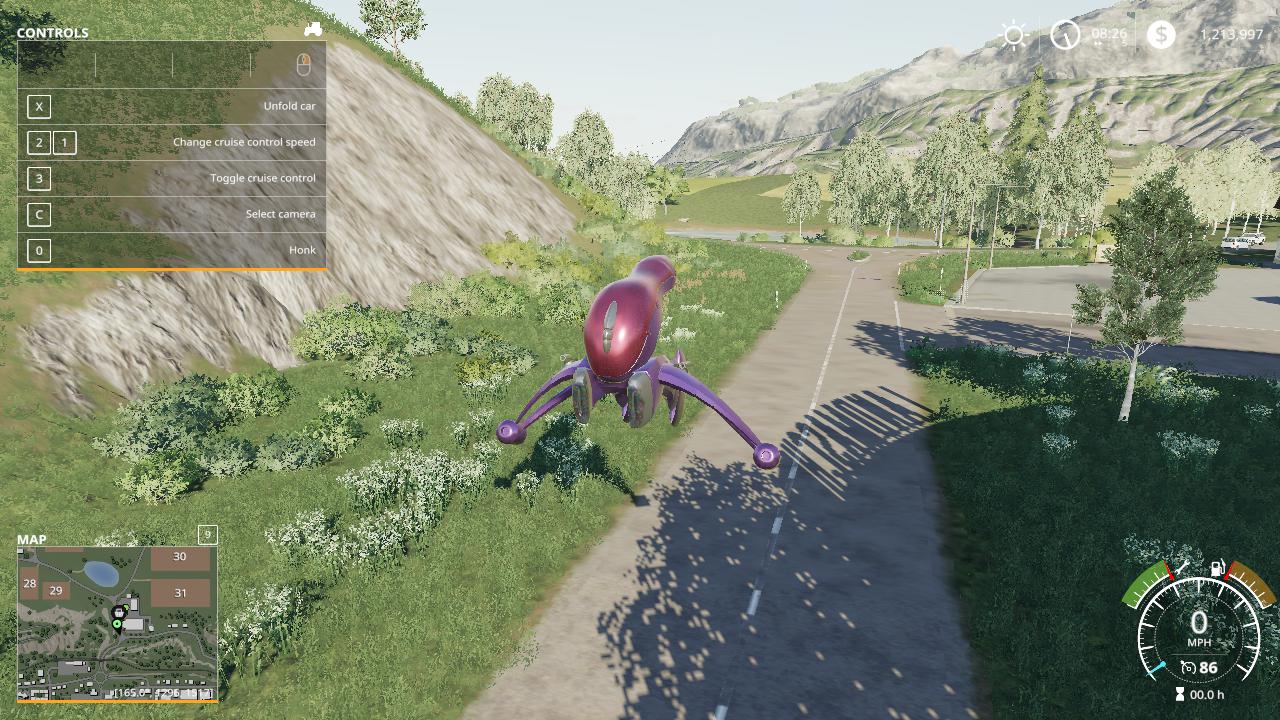Select field 31 on the minimap
The image size is (1280, 720).
tap(180, 593)
